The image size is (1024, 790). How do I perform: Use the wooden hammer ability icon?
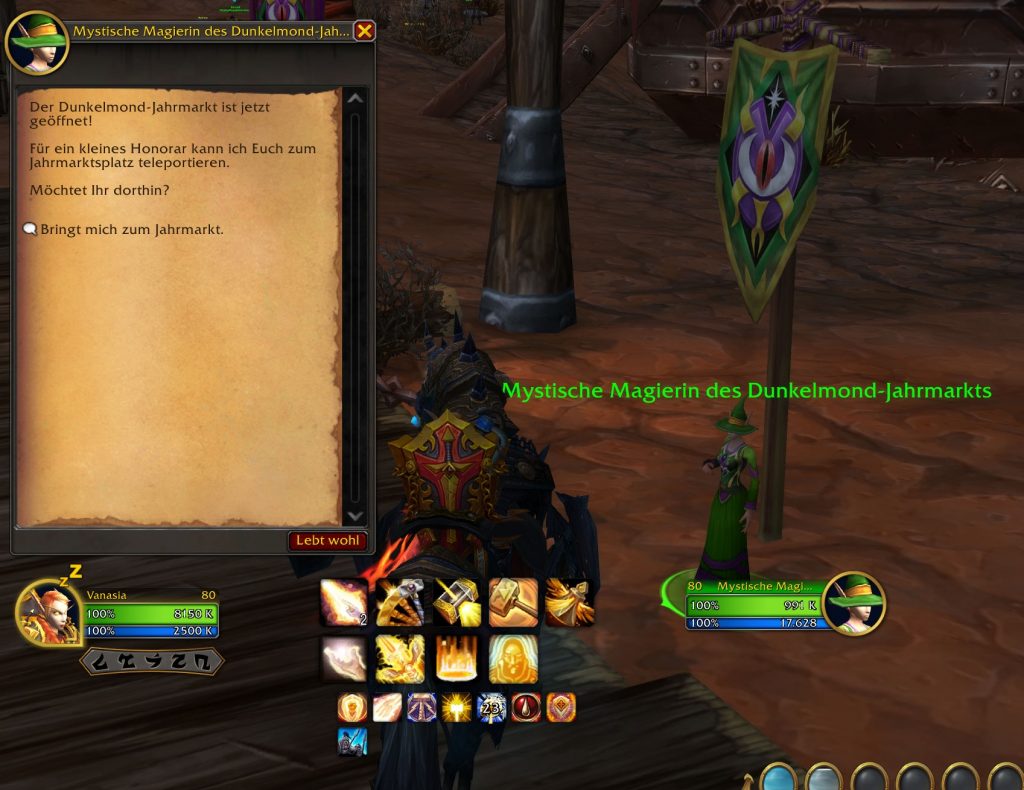coord(513,603)
